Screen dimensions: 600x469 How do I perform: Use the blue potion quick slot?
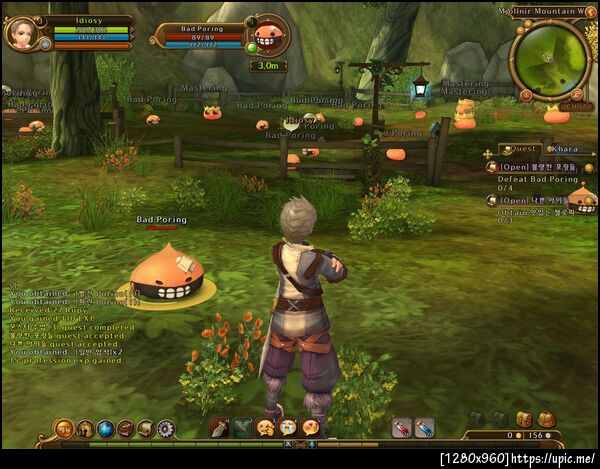(x=424, y=428)
